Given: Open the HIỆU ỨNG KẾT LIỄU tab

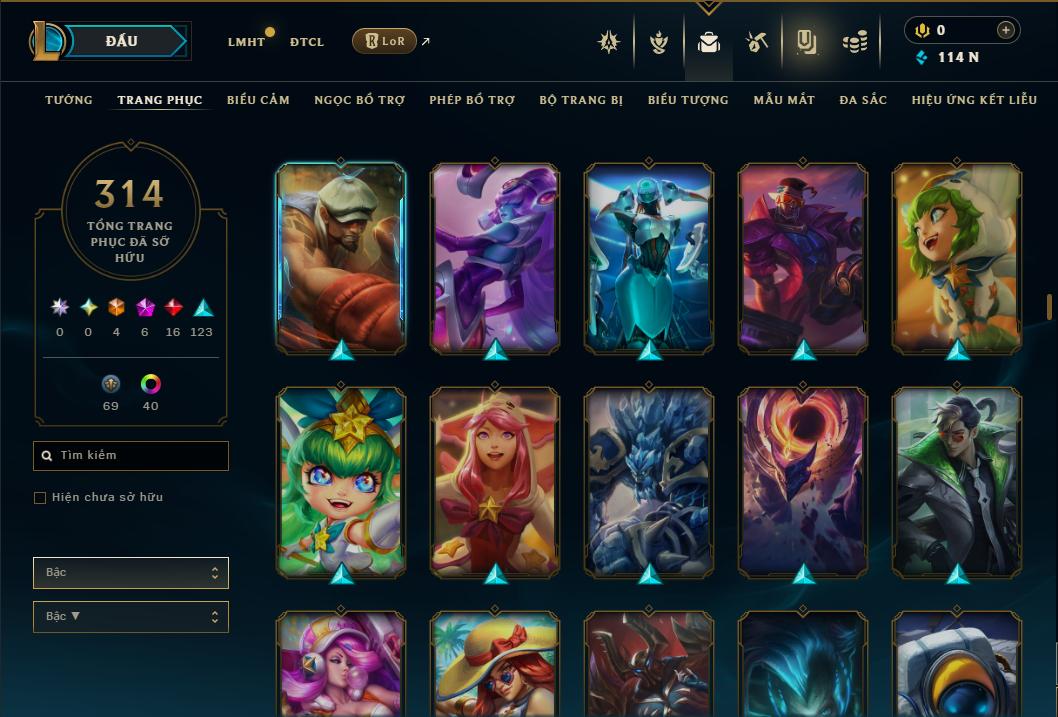Looking at the screenshot, I should coord(974,100).
